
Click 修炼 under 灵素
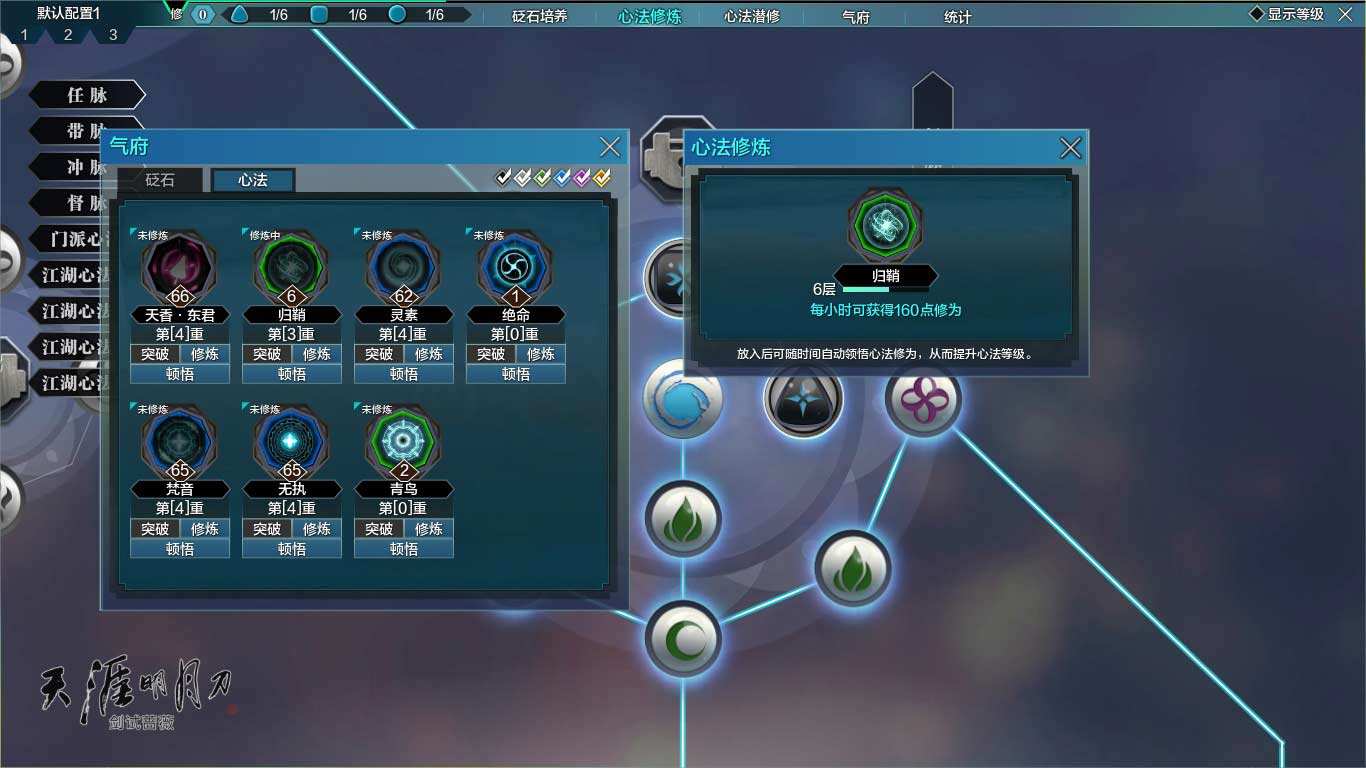coord(429,354)
